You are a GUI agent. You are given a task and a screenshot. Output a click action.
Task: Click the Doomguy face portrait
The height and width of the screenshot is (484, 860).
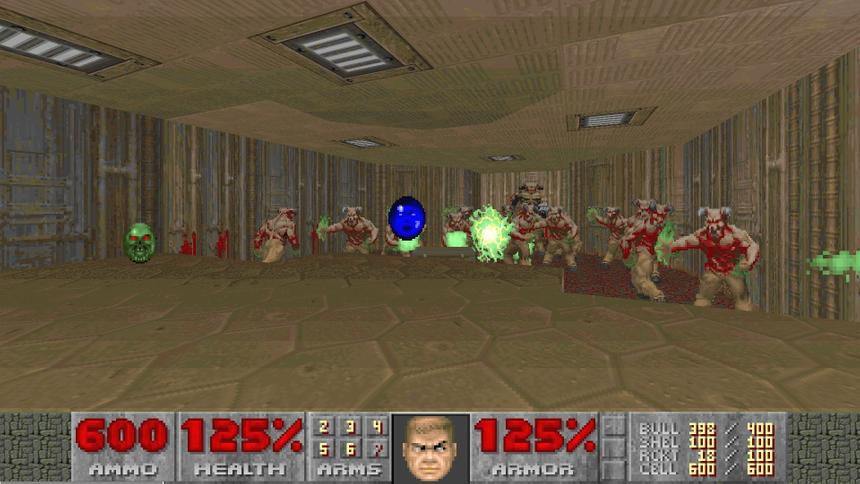point(430,448)
